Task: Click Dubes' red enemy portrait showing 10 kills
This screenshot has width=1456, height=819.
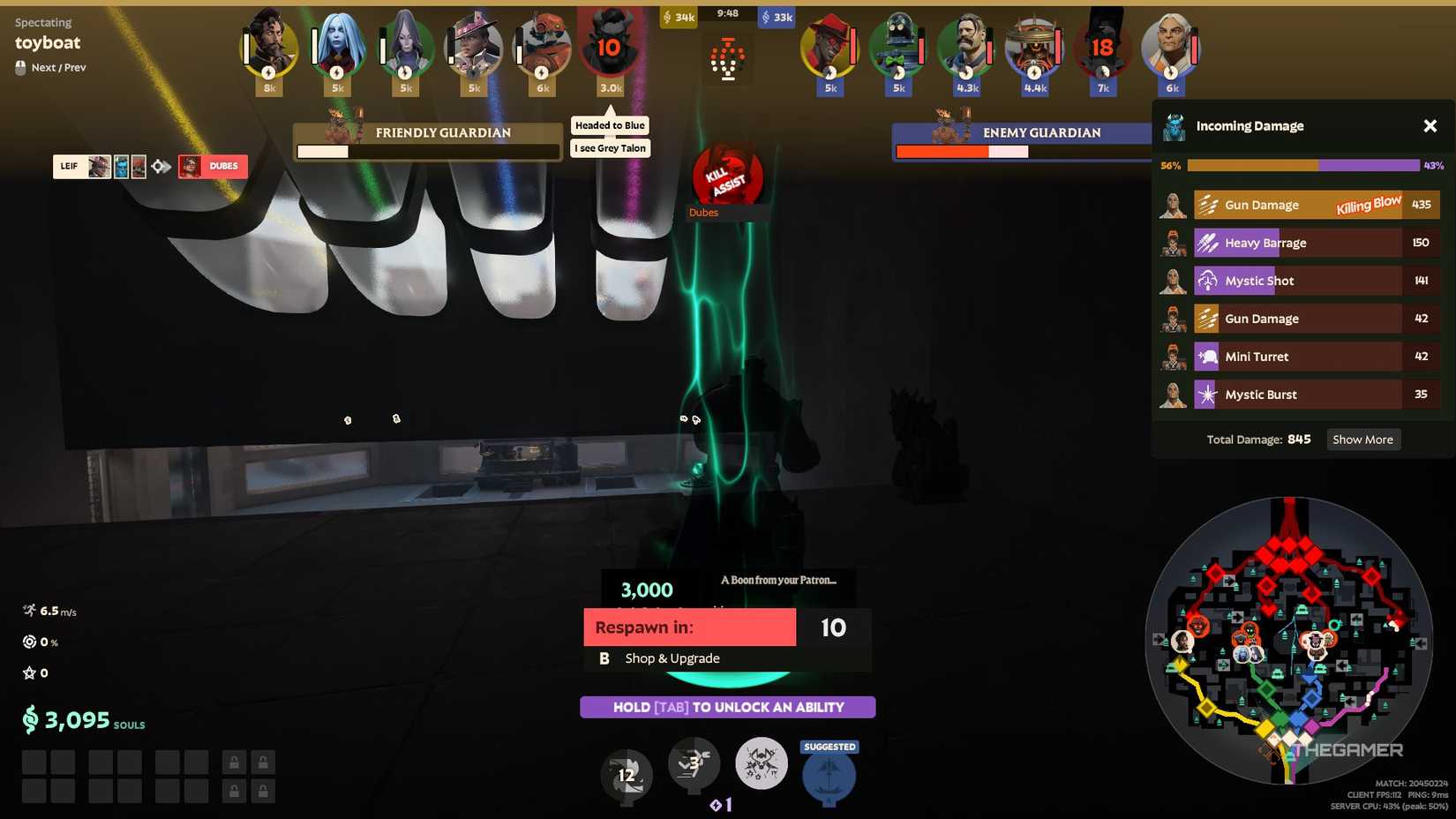Action: tap(611, 49)
